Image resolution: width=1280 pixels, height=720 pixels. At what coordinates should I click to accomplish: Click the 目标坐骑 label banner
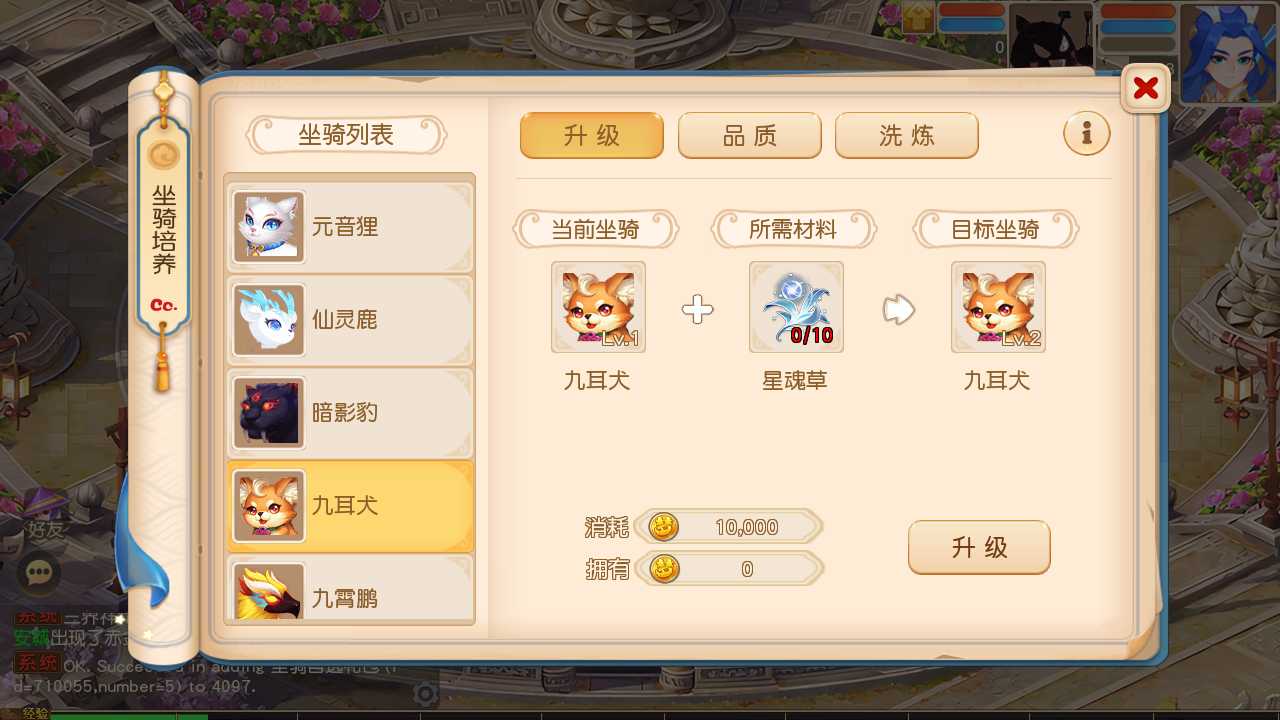(997, 229)
